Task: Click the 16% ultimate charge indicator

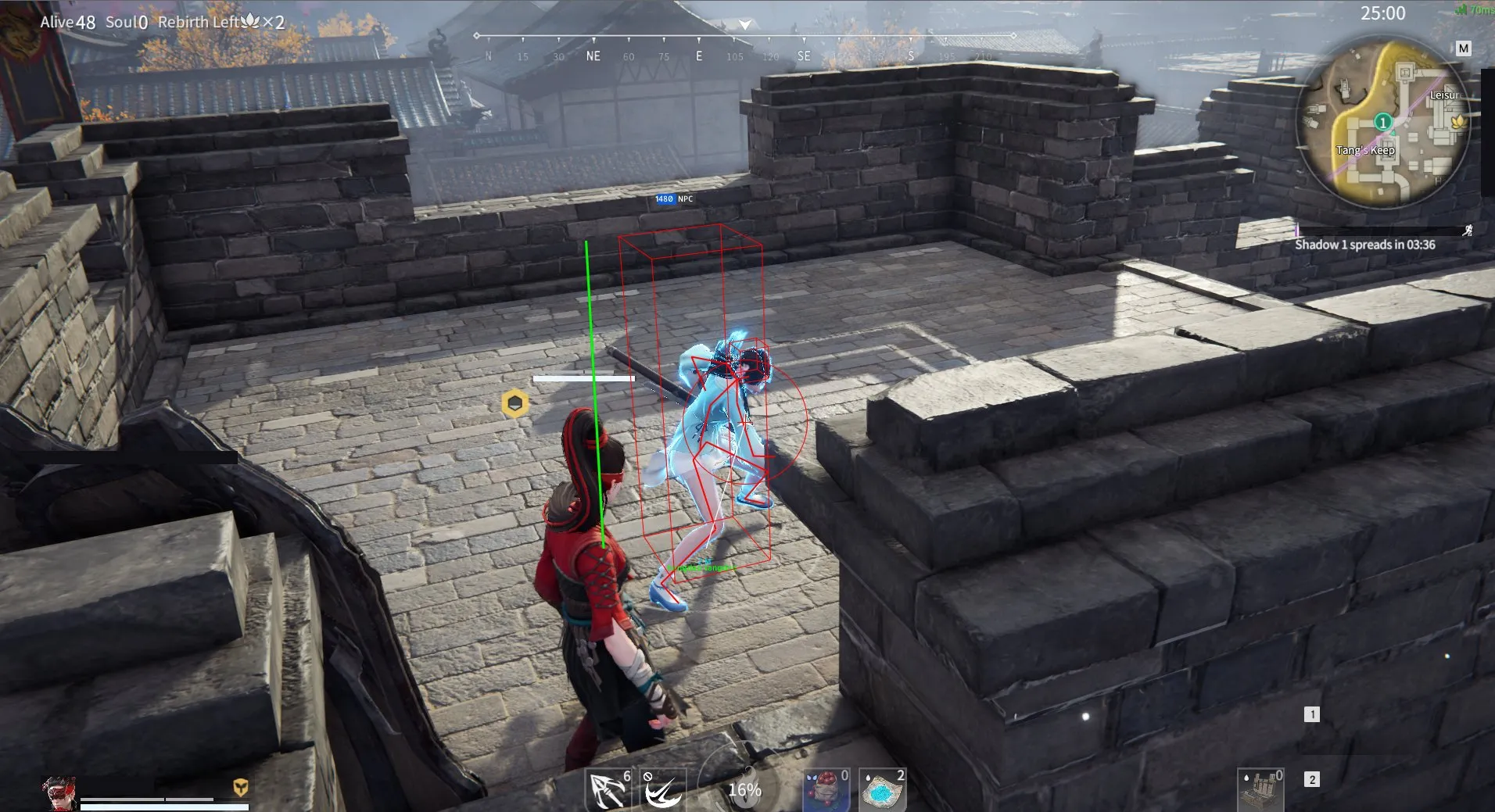Action: pyautogui.click(x=744, y=789)
